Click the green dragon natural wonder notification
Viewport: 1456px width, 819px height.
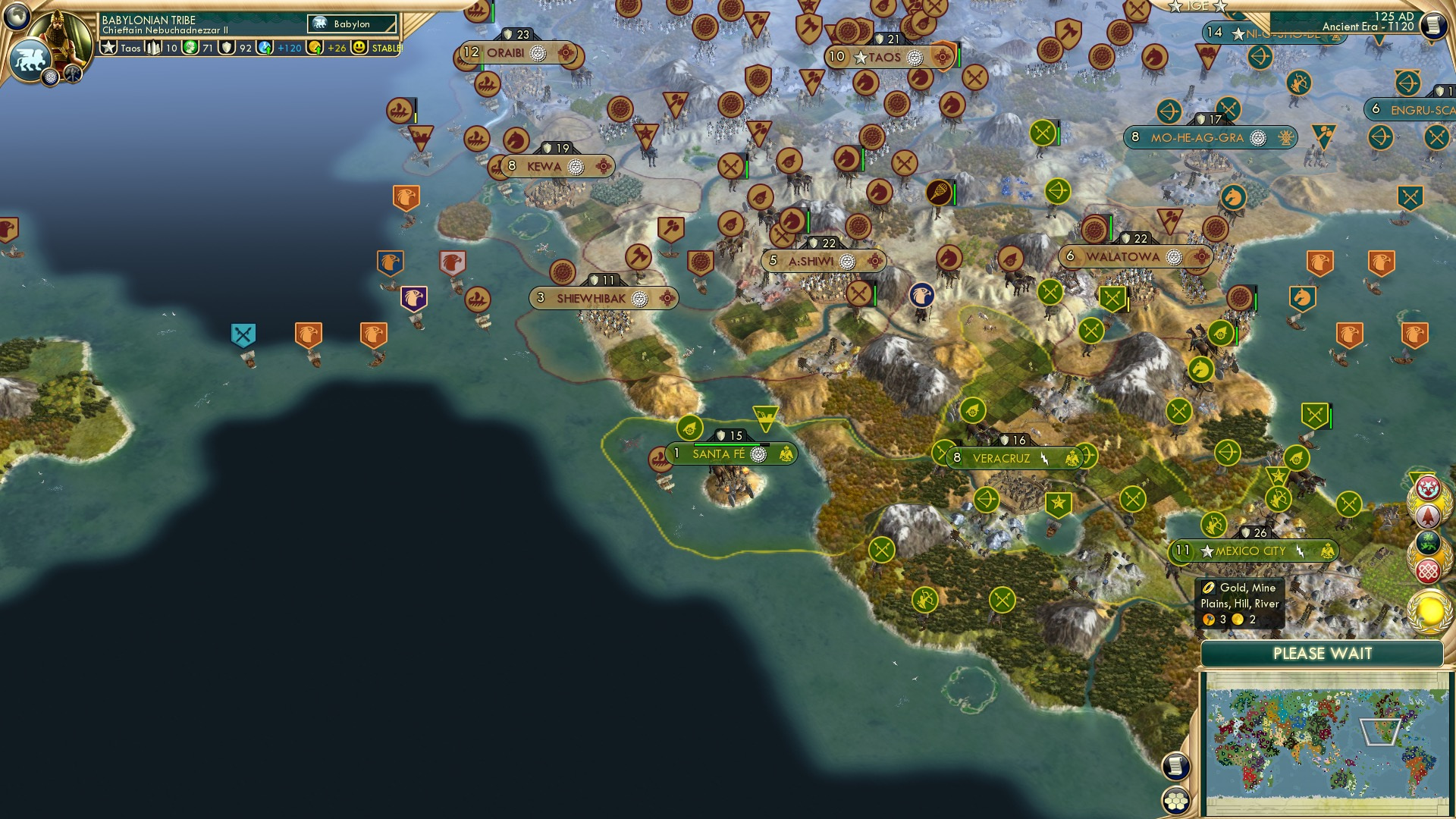[1427, 541]
